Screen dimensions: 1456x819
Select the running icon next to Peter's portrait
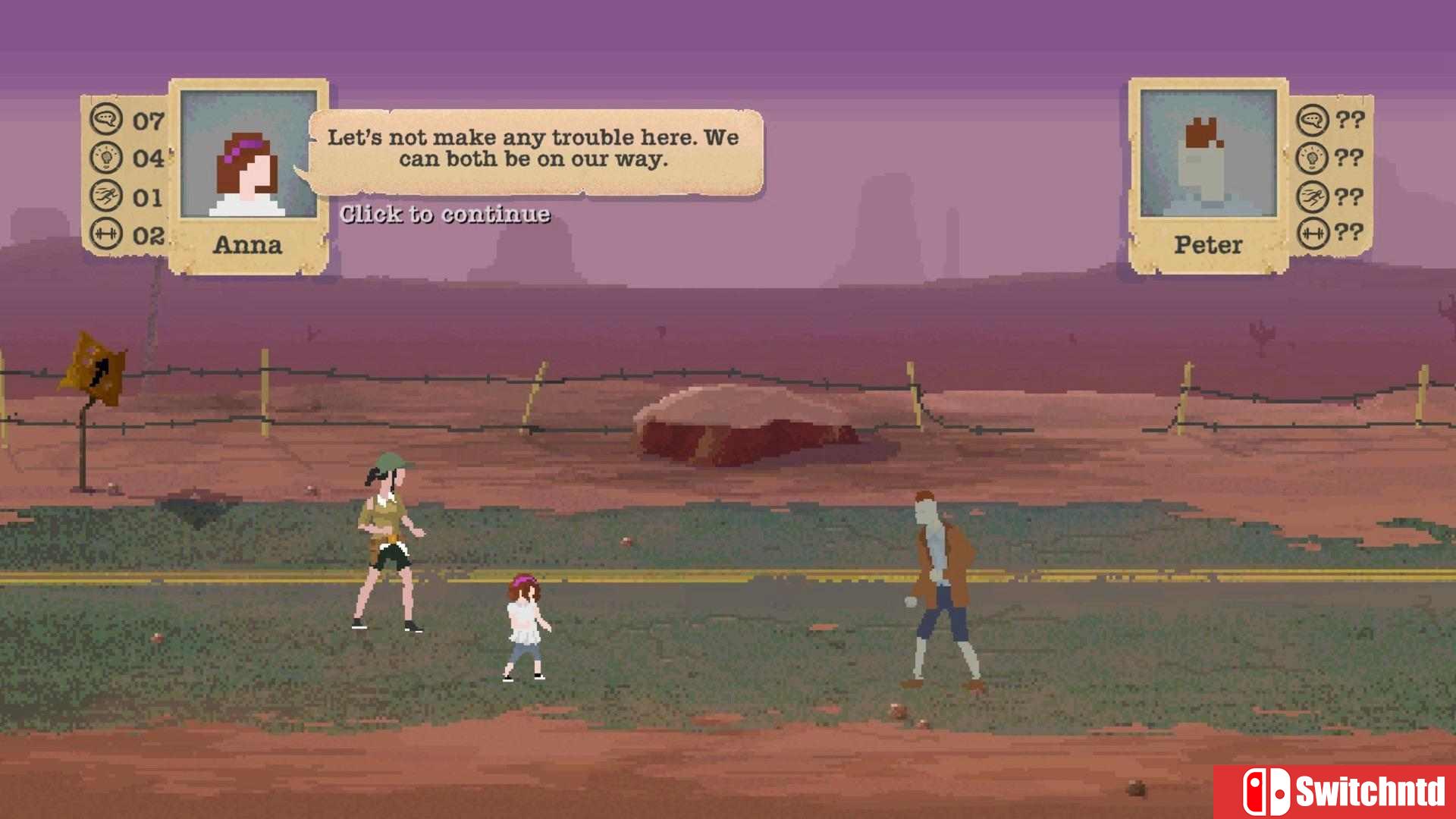(x=1313, y=195)
